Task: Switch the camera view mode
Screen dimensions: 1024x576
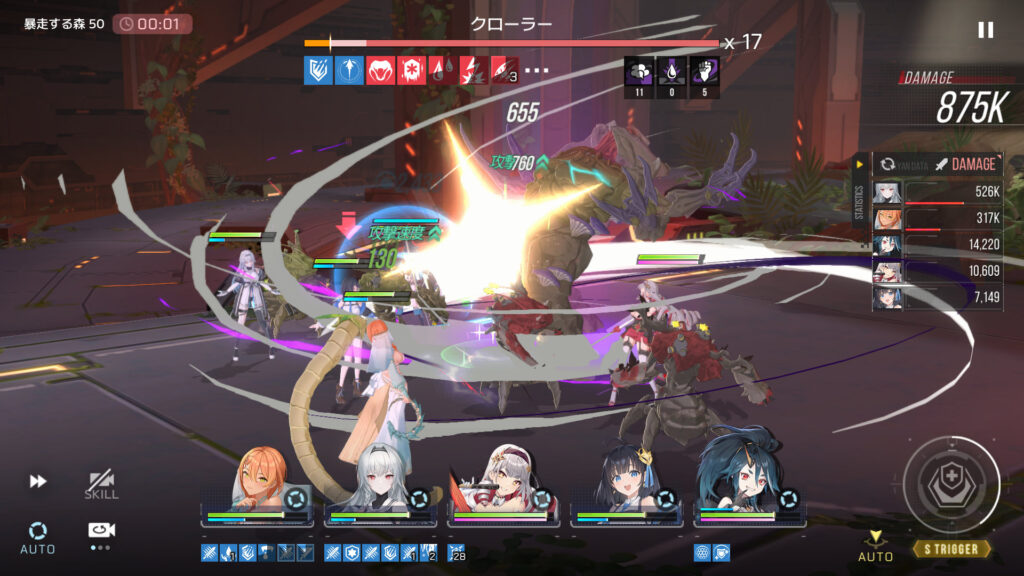Action: tap(101, 533)
